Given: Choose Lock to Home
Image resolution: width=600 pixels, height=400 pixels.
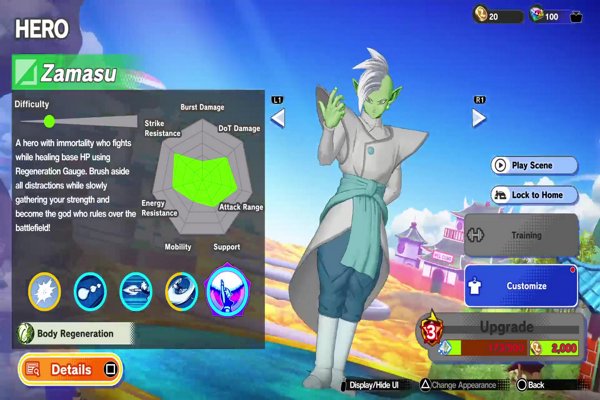Looking at the screenshot, I should pos(534,195).
